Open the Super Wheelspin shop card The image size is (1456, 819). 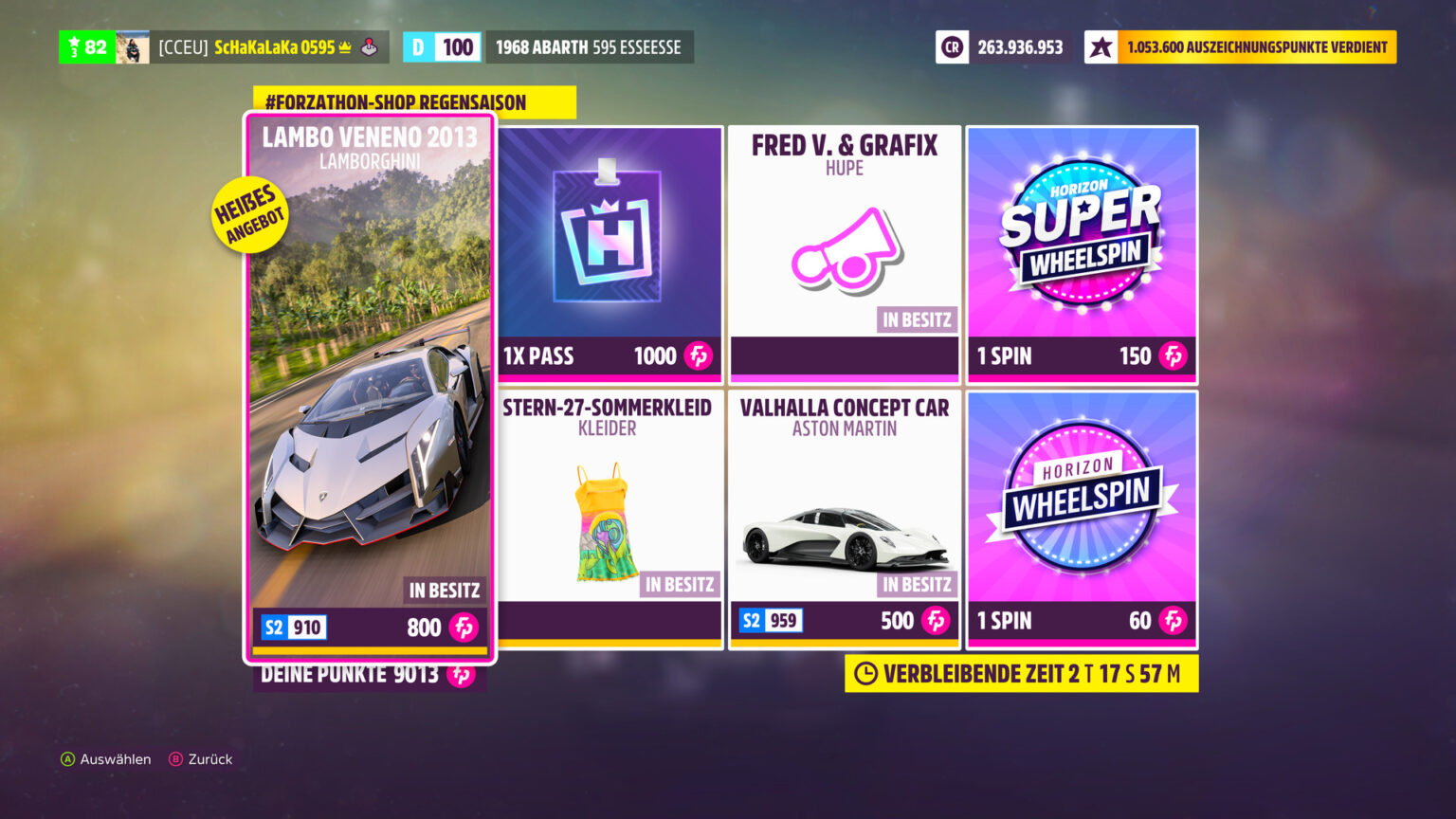[x=1081, y=253]
